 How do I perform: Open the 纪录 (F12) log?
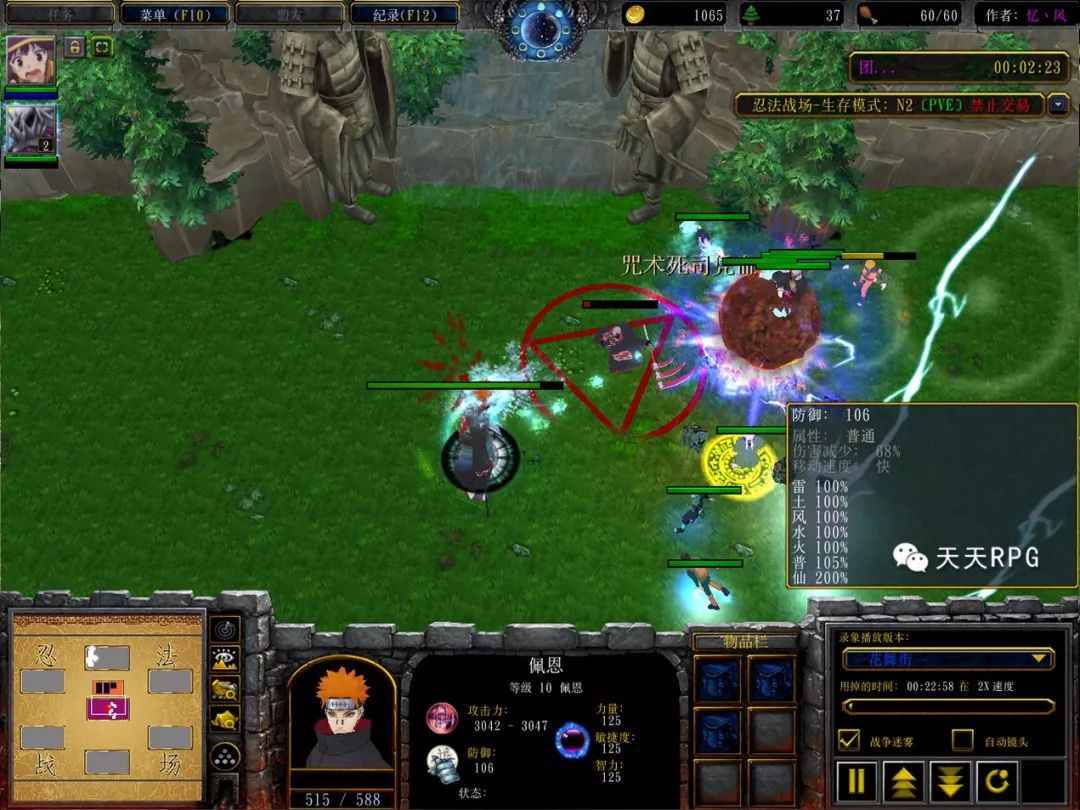click(405, 14)
